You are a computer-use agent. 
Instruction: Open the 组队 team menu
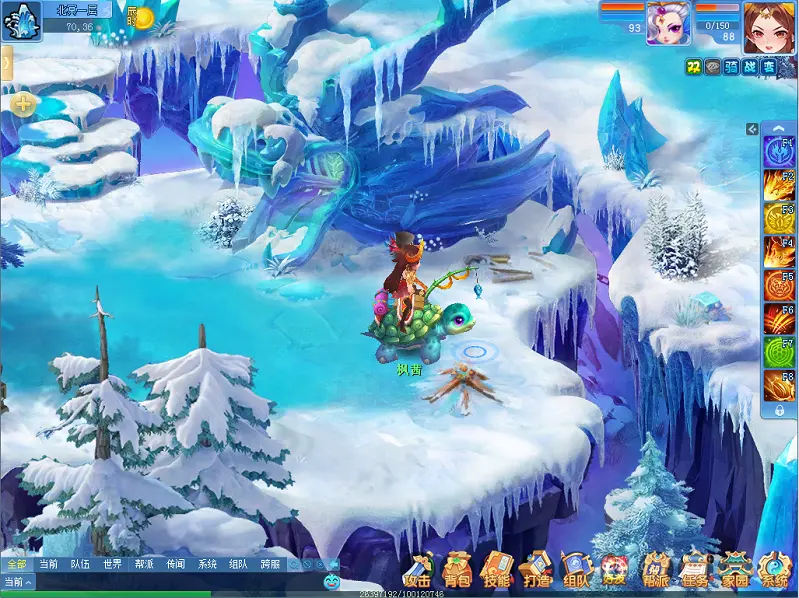[576, 570]
